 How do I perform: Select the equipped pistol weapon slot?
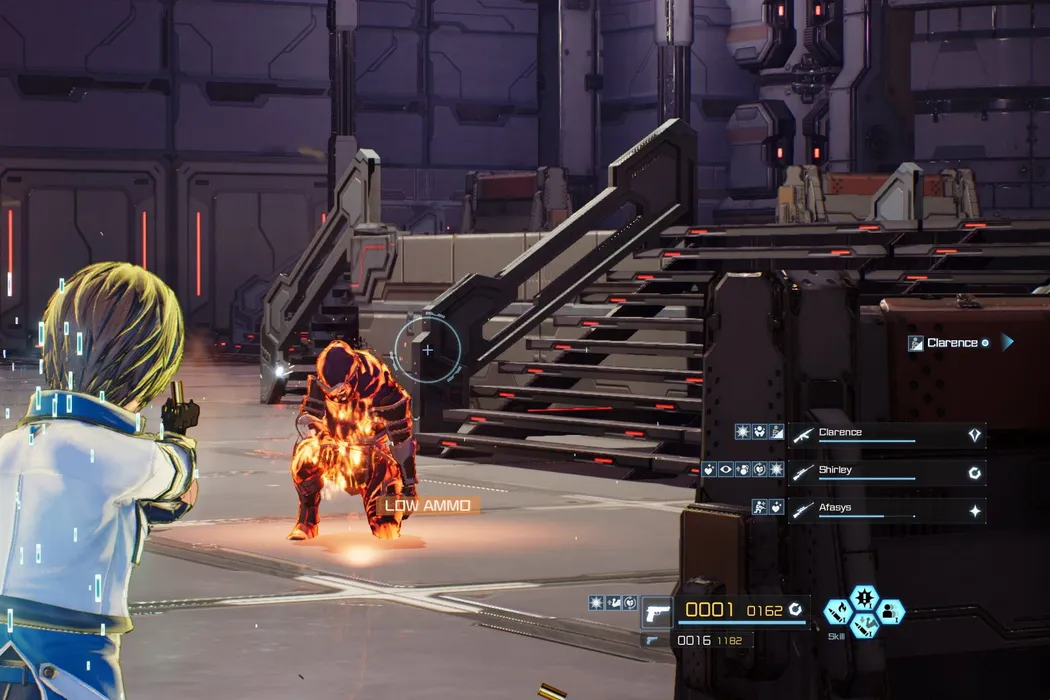pos(657,611)
